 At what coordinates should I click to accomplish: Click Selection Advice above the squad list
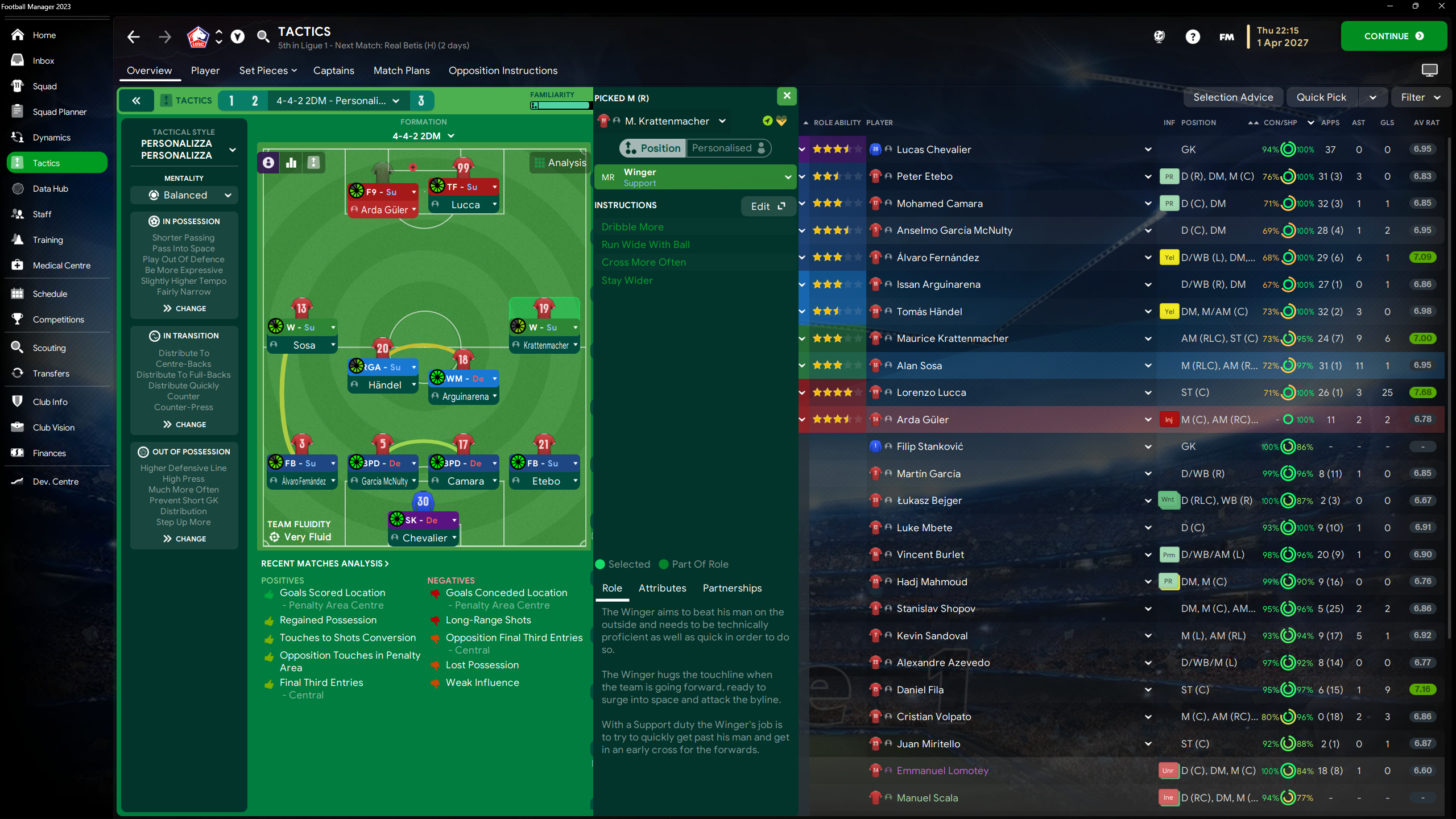[x=1233, y=97]
